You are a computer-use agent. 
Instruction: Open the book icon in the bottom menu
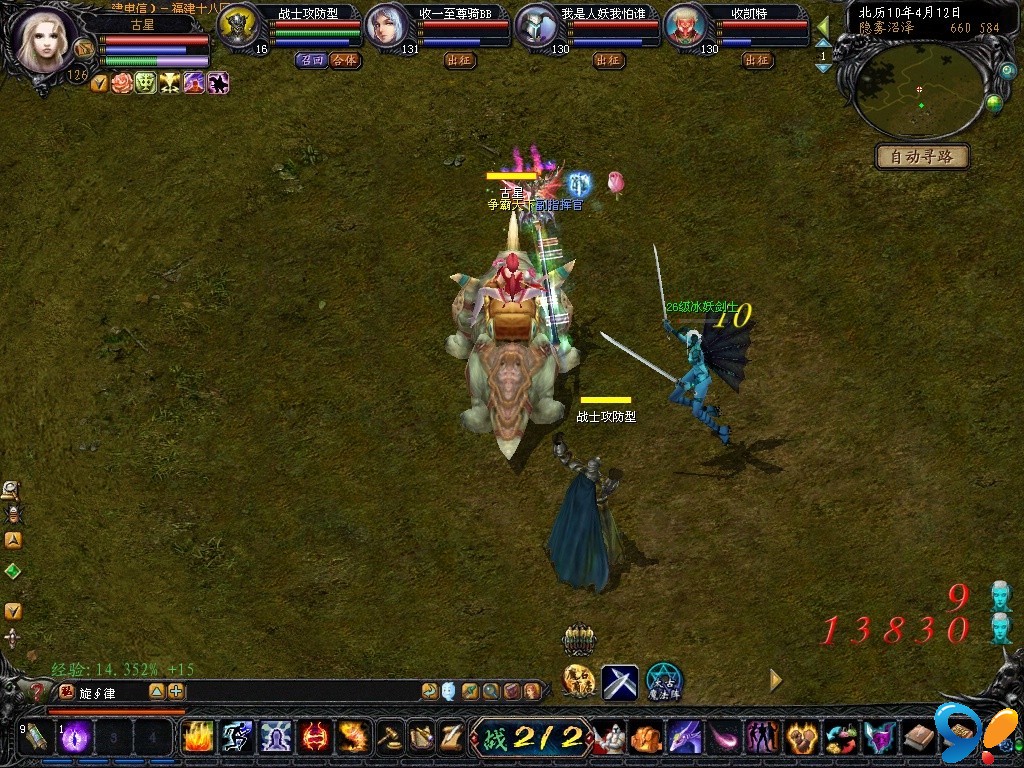919,738
